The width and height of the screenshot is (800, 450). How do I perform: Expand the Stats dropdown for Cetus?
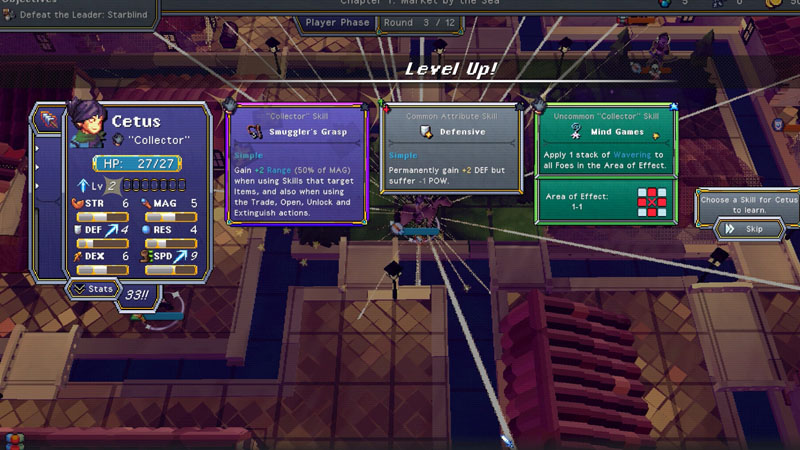point(92,290)
